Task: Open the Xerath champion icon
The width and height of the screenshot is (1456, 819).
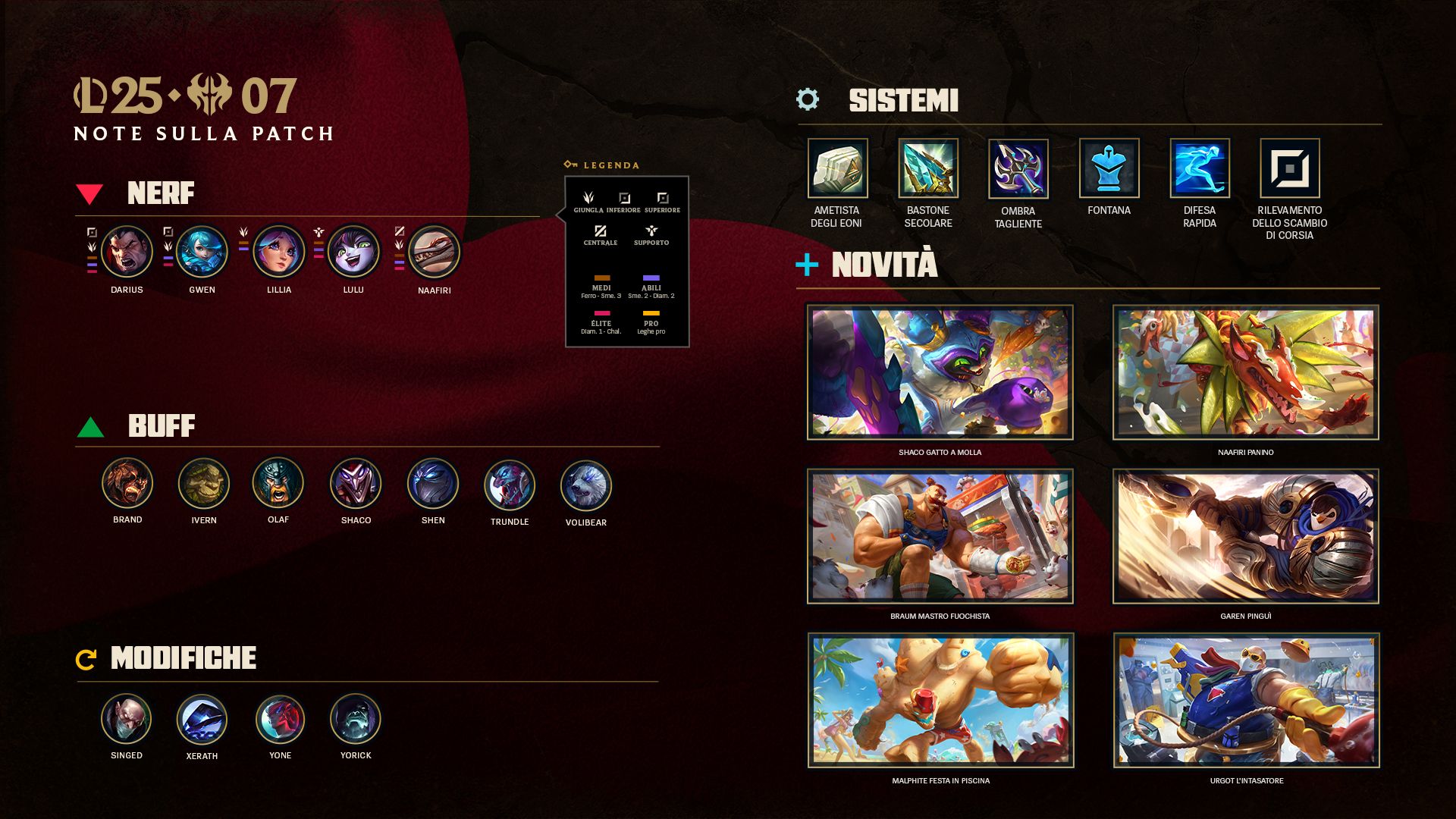Action: pos(202,720)
